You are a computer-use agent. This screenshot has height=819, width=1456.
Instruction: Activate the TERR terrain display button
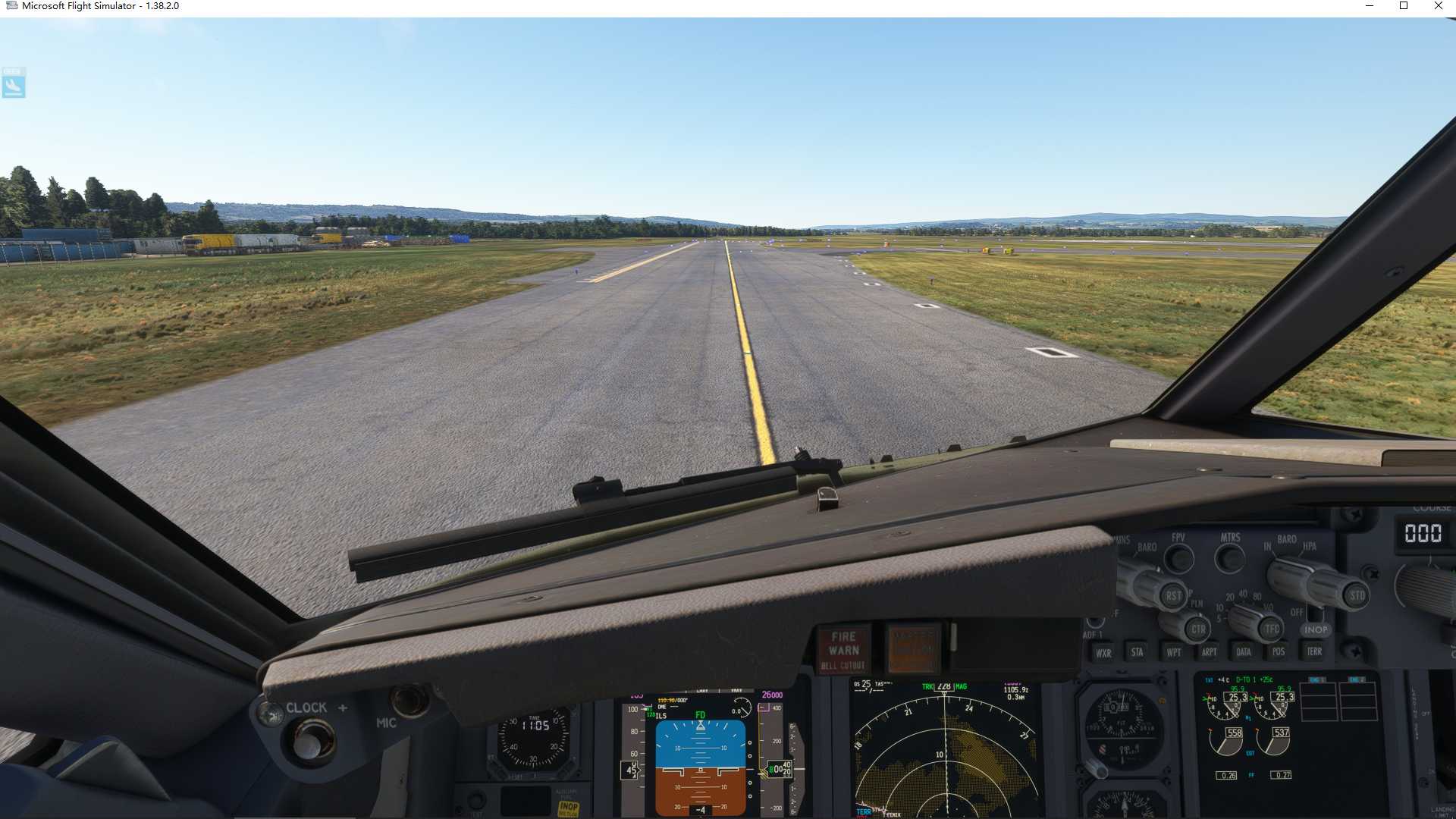pyautogui.click(x=1314, y=652)
